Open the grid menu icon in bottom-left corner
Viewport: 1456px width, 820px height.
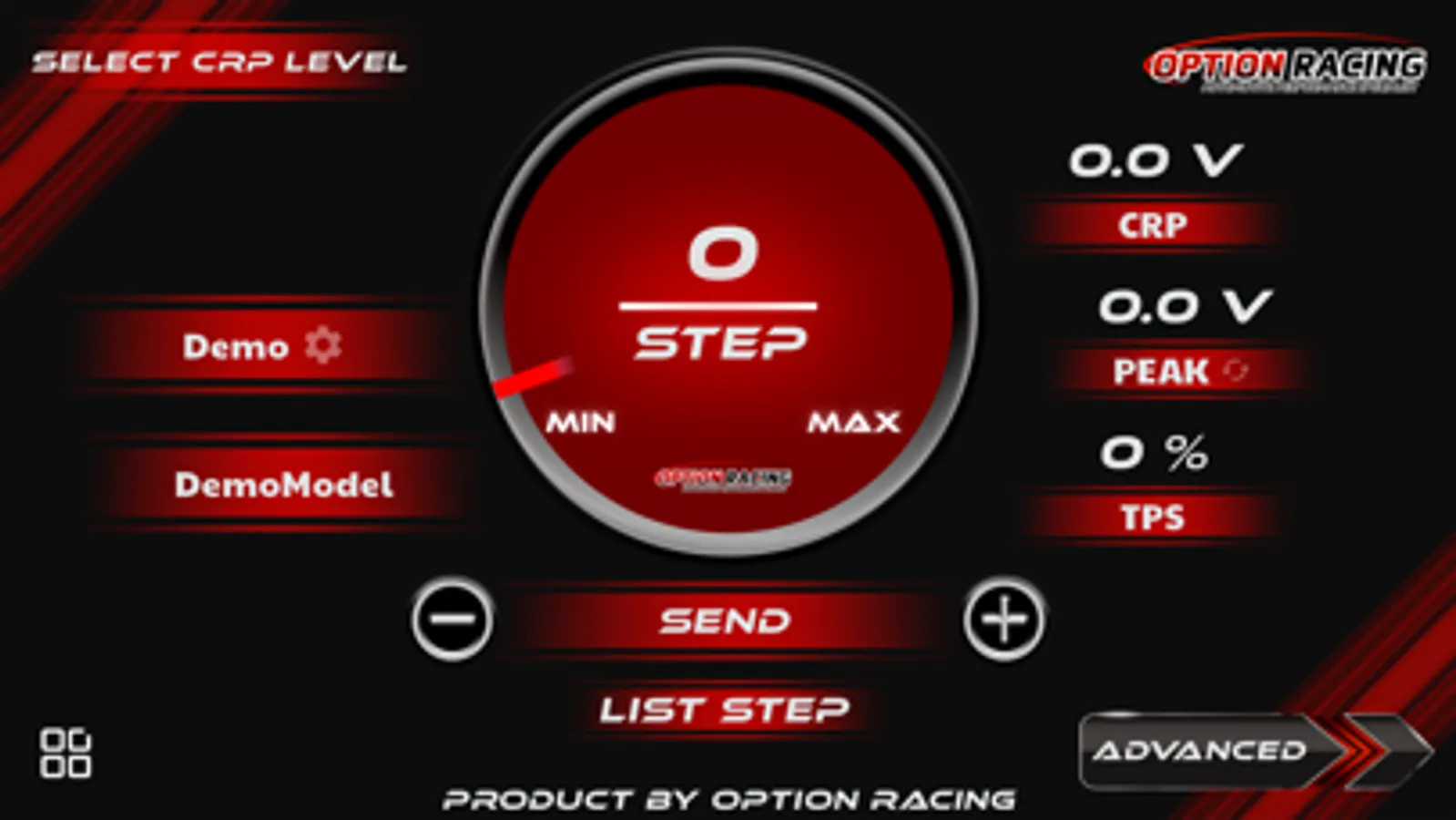click(x=68, y=753)
